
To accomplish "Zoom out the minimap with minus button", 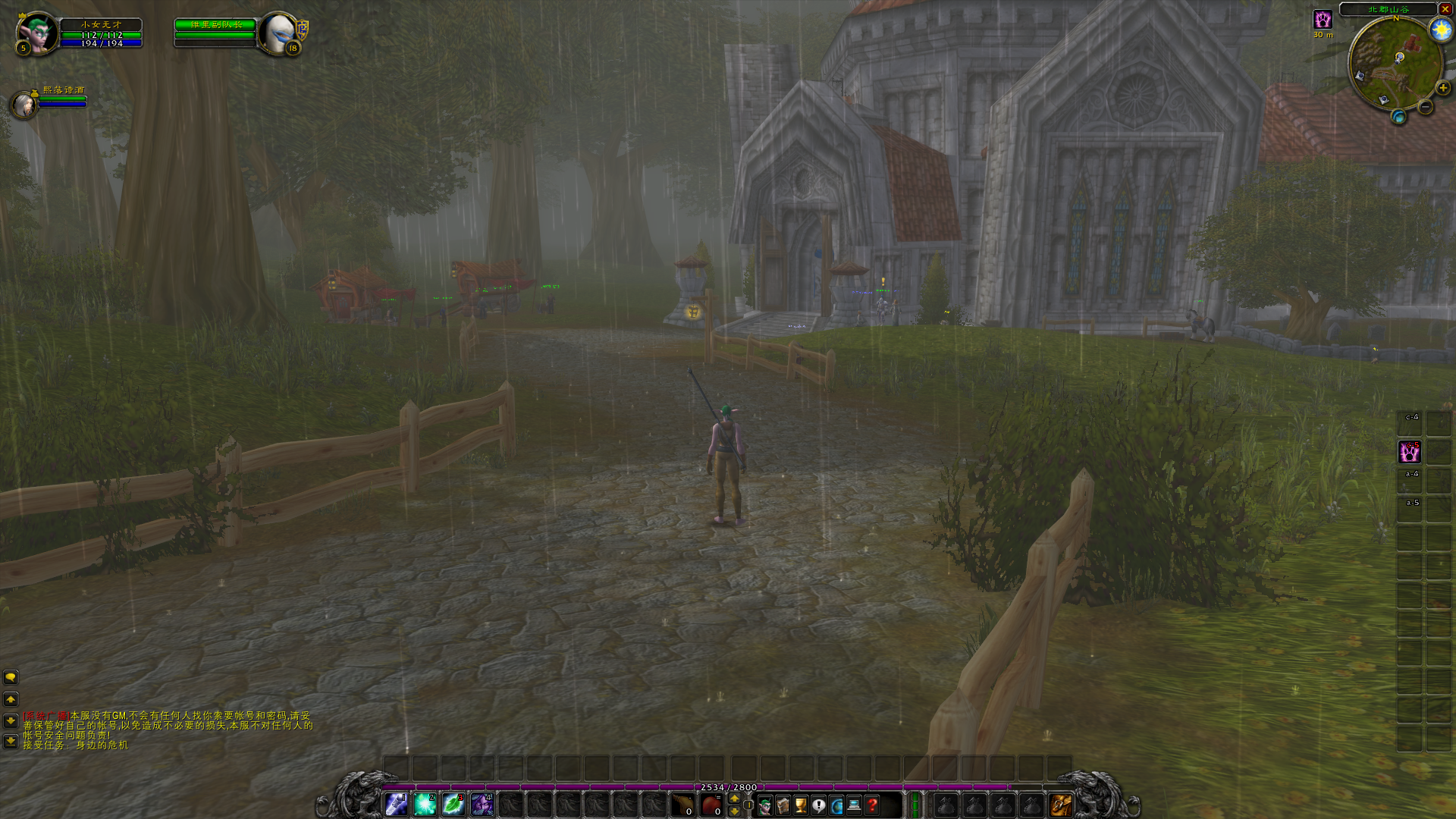I will click(x=1426, y=108).
